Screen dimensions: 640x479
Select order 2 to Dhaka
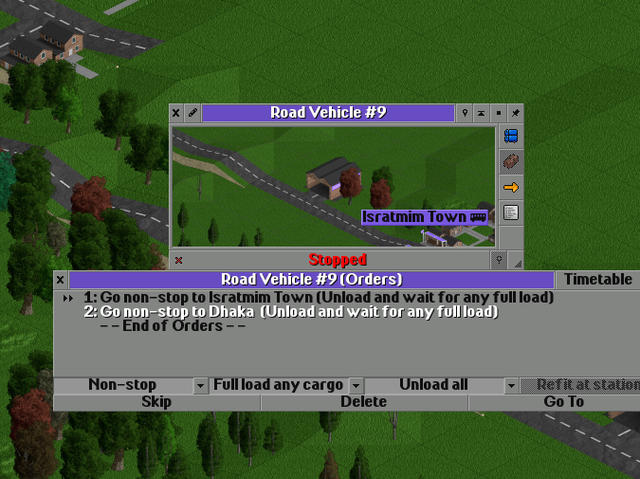290,312
